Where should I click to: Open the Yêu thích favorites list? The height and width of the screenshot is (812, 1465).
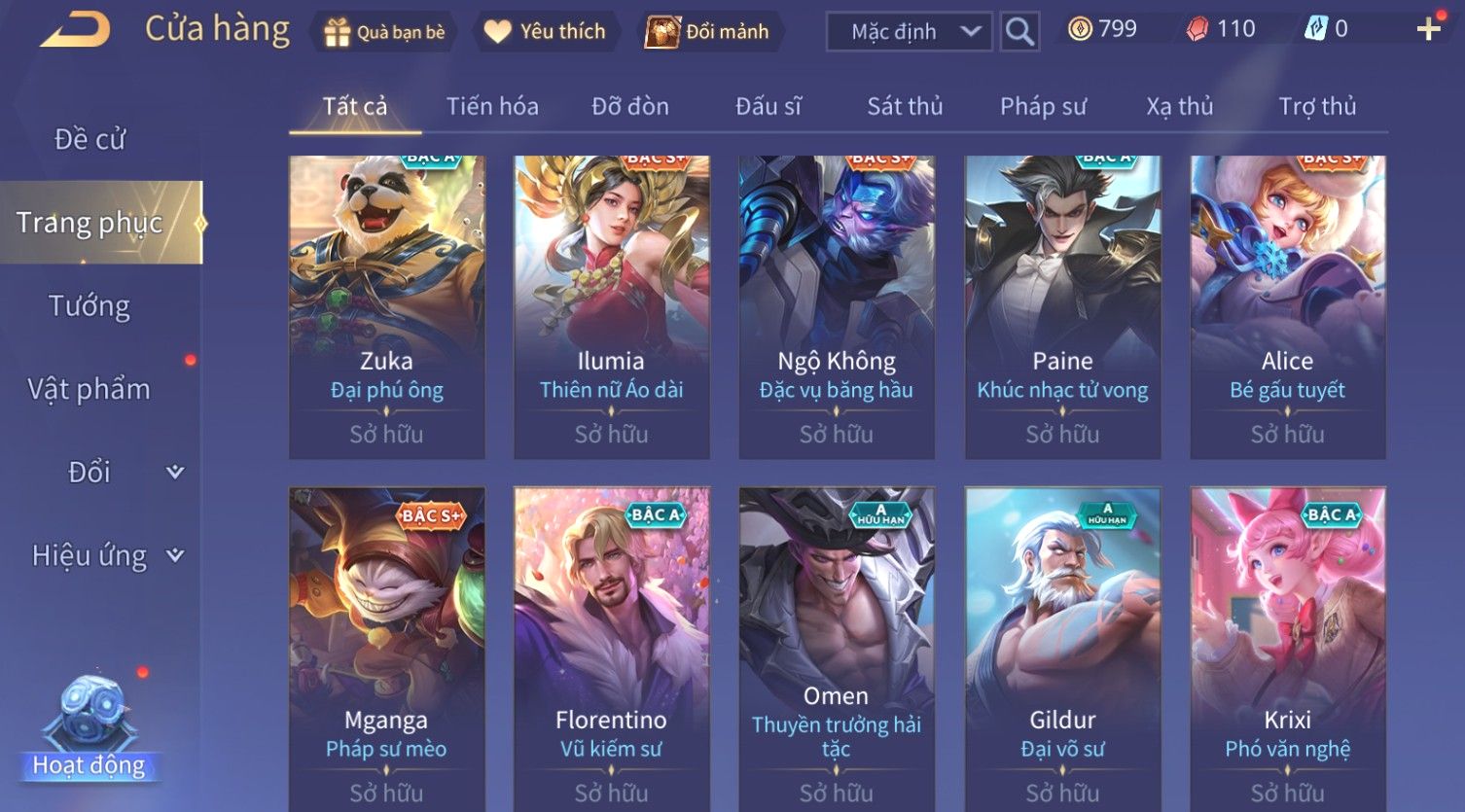(545, 32)
